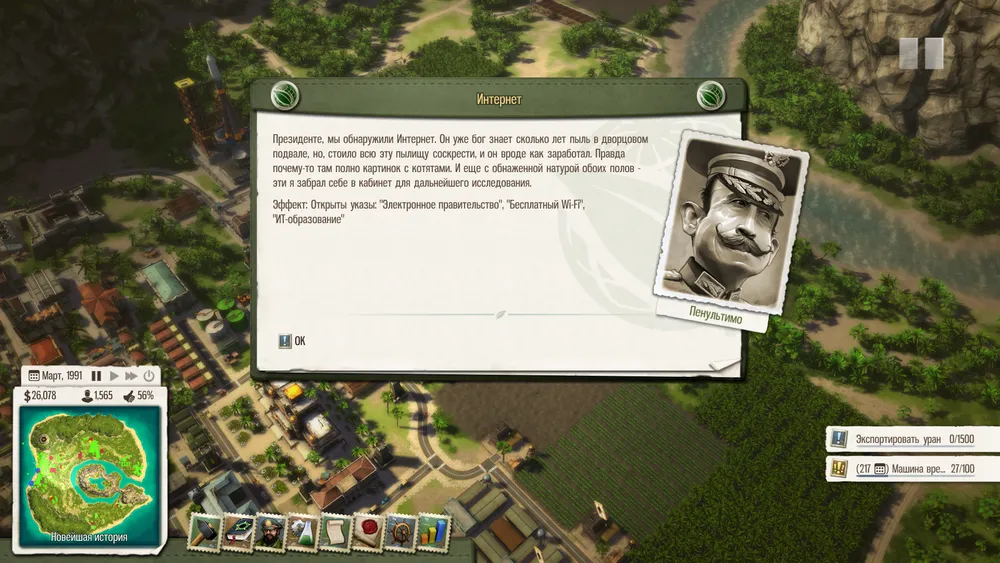
Task: Pause the game with the time control
Action: [x=97, y=376]
